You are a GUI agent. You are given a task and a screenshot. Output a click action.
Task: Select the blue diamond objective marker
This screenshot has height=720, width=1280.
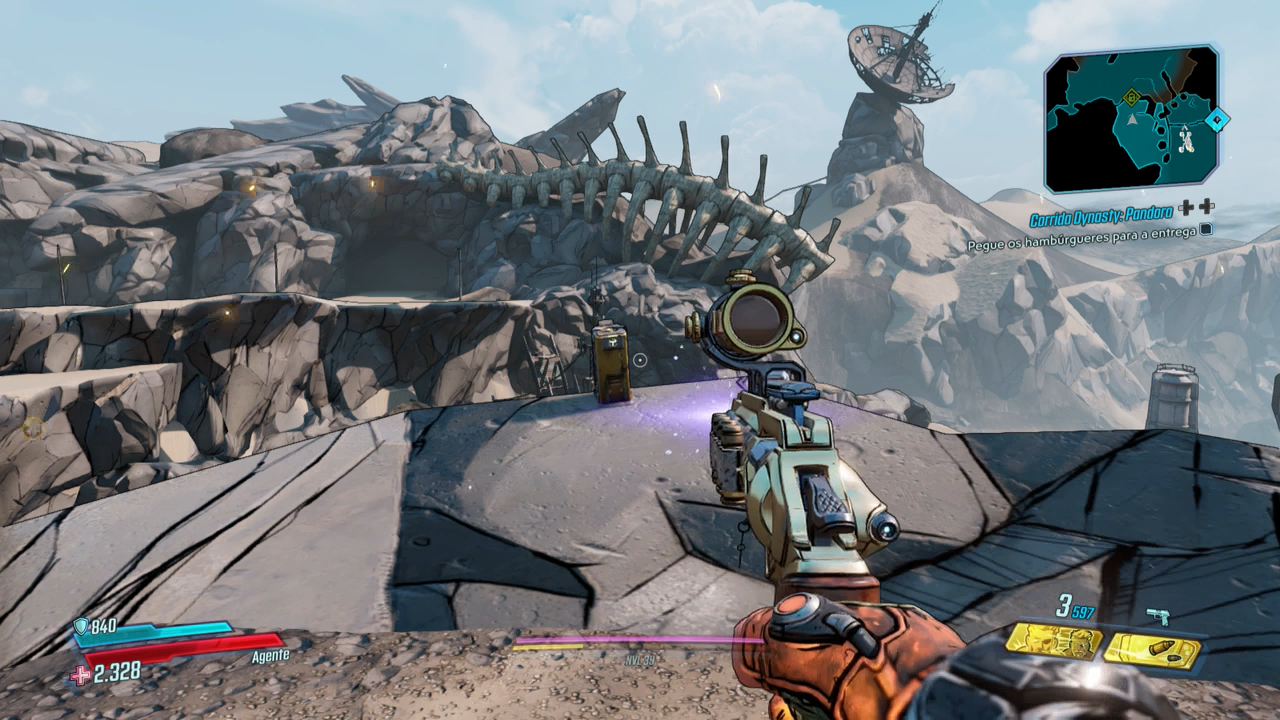pos(1216,121)
